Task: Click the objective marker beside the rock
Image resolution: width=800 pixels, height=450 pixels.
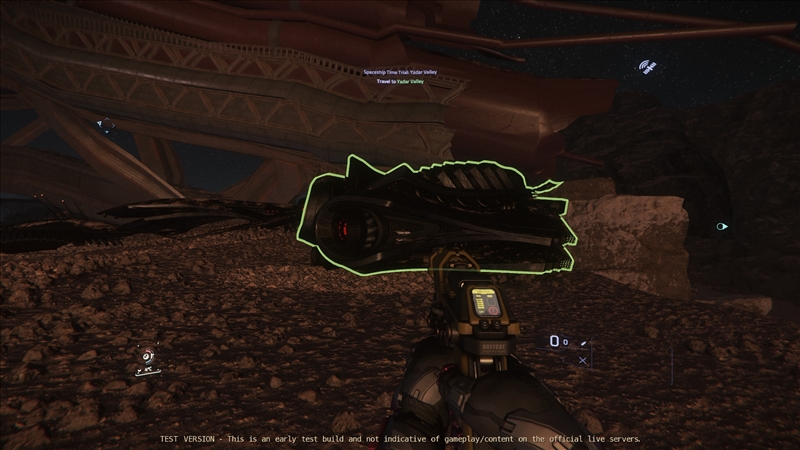Action: pyautogui.click(x=722, y=227)
